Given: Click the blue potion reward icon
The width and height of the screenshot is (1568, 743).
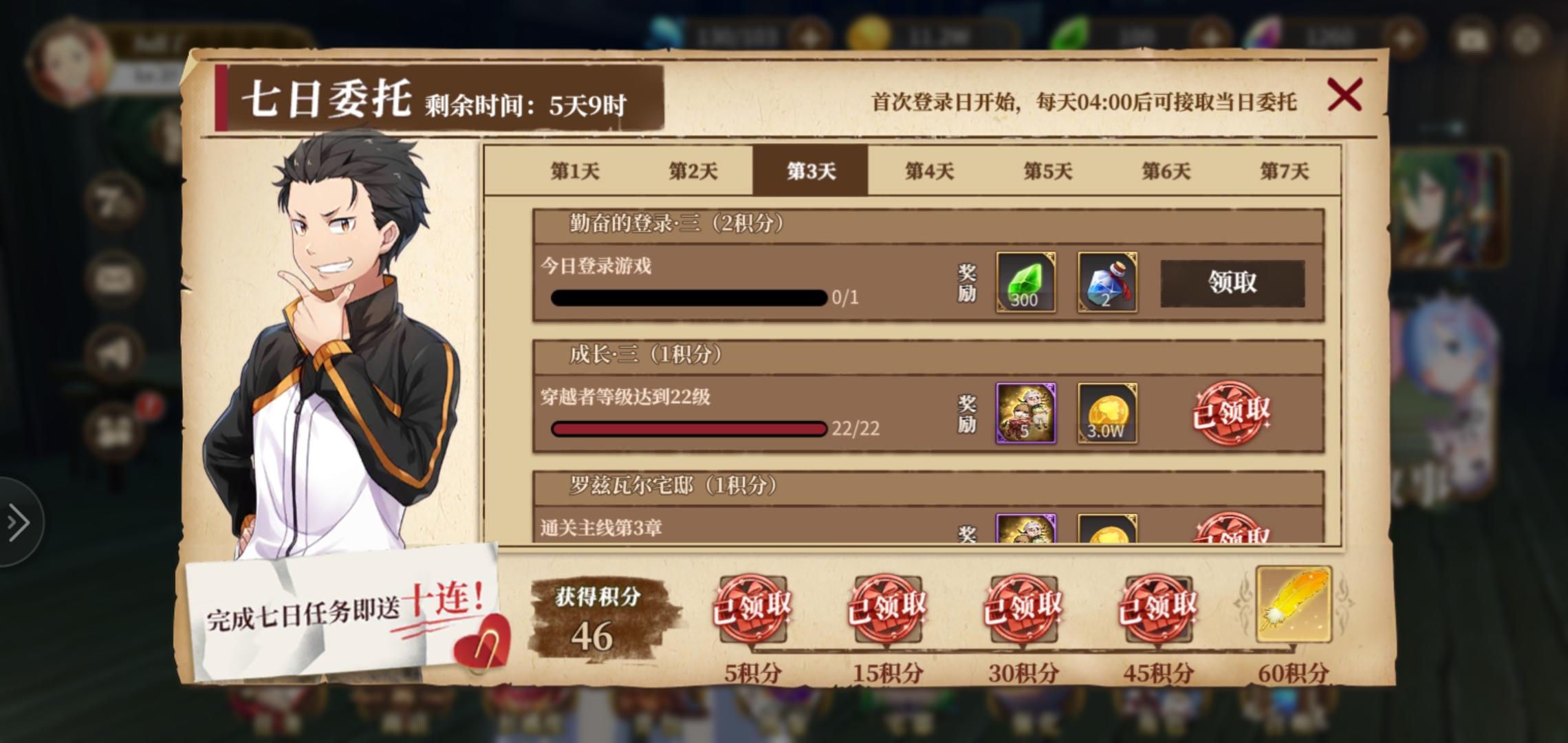Looking at the screenshot, I should click(x=1107, y=283).
